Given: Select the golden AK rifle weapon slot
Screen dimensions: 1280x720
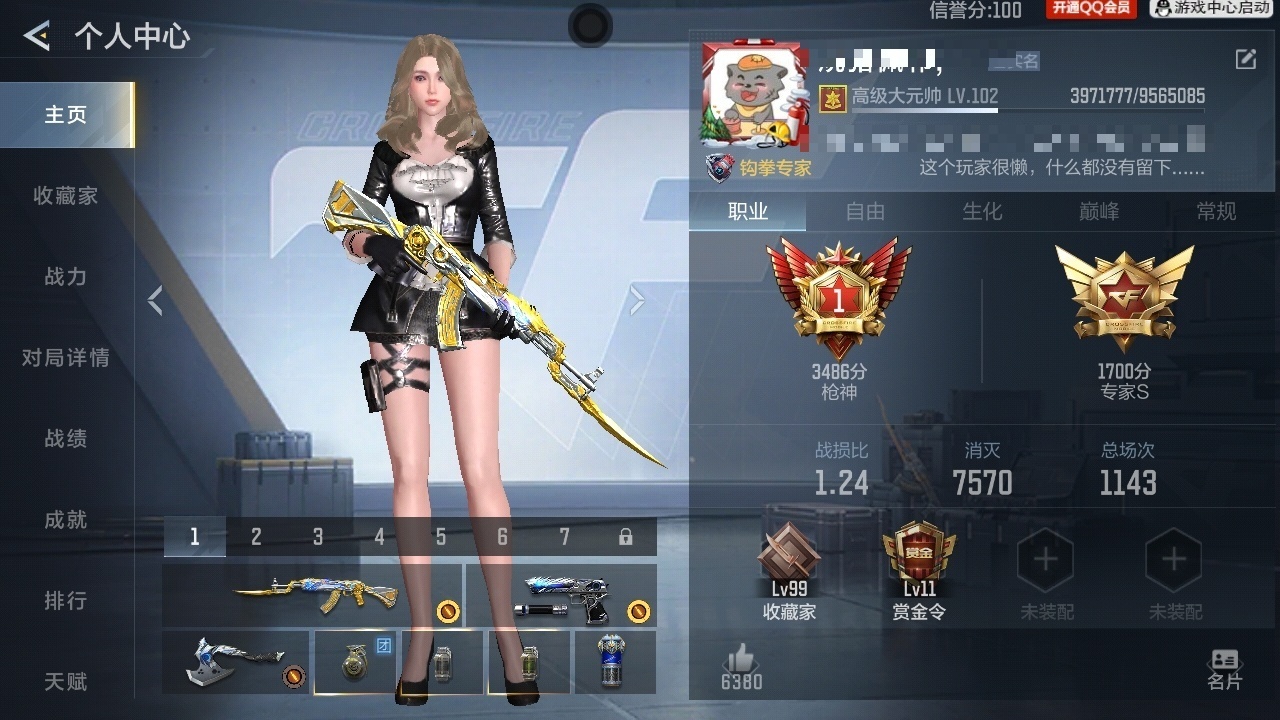Looking at the screenshot, I should [x=312, y=595].
